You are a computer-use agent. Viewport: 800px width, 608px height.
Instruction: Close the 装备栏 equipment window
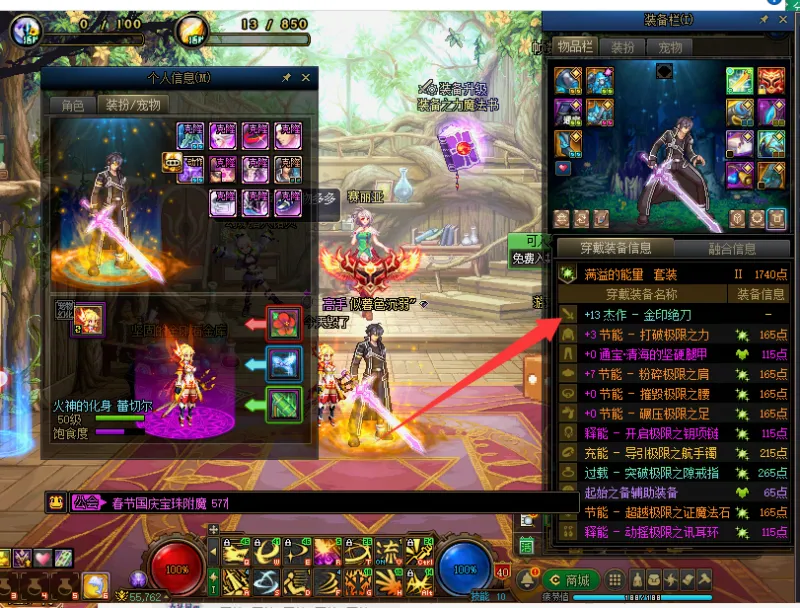(783, 19)
